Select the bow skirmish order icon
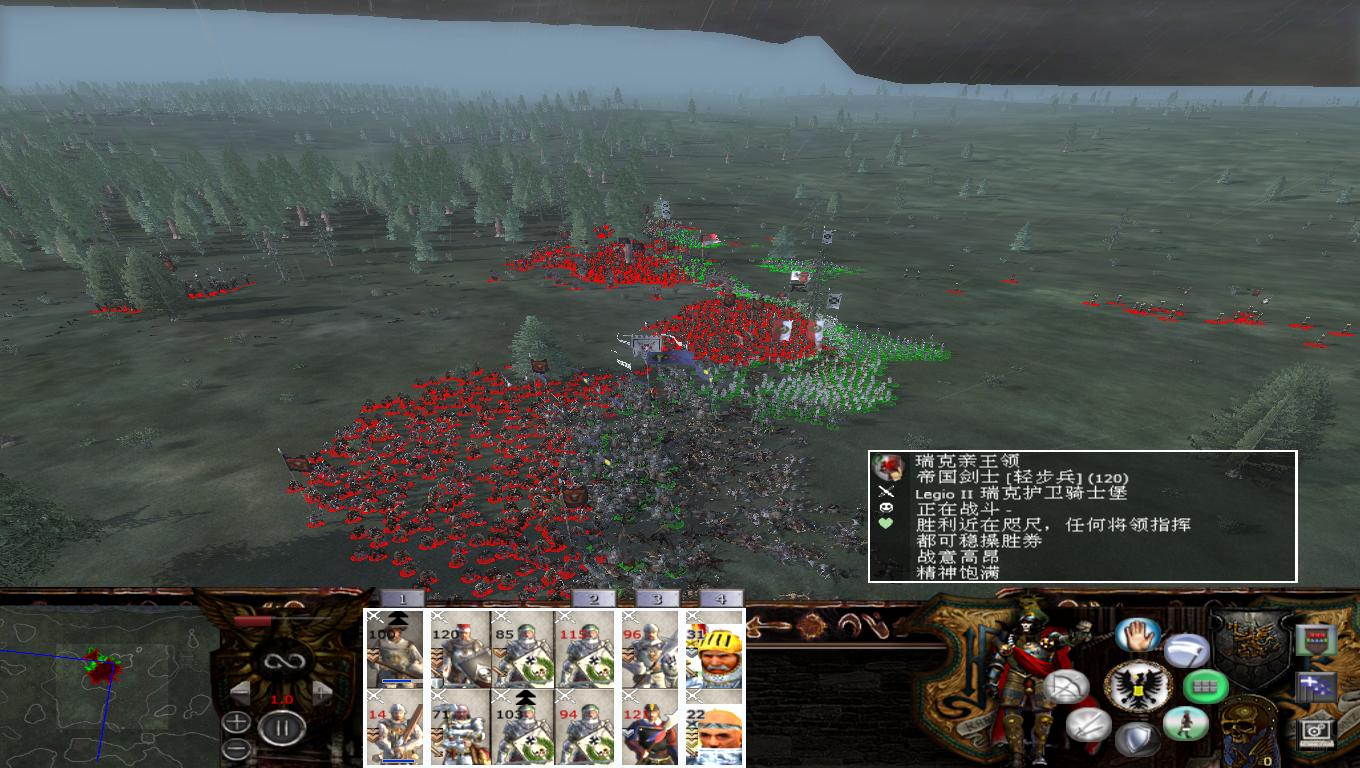Viewport: 1360px width, 768px height. click(1067, 685)
